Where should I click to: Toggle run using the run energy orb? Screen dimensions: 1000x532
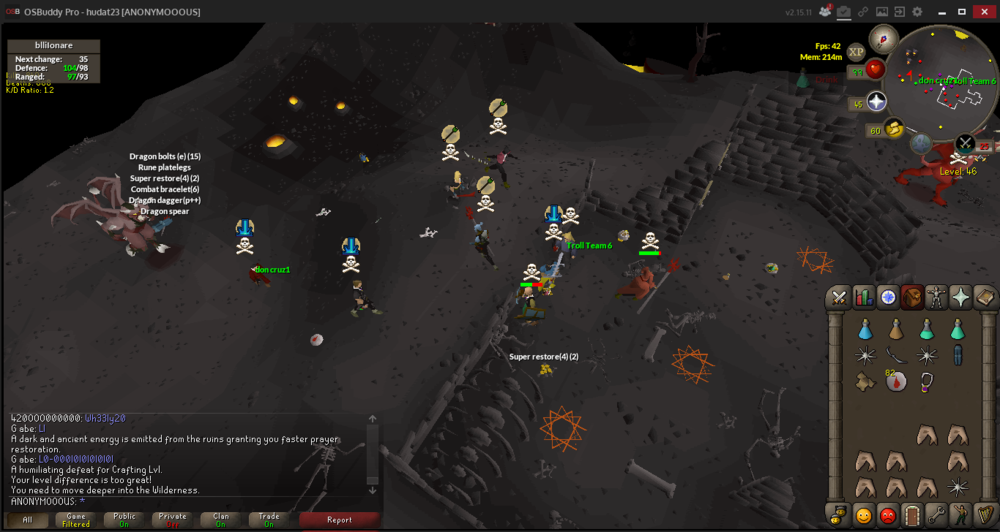coord(893,128)
